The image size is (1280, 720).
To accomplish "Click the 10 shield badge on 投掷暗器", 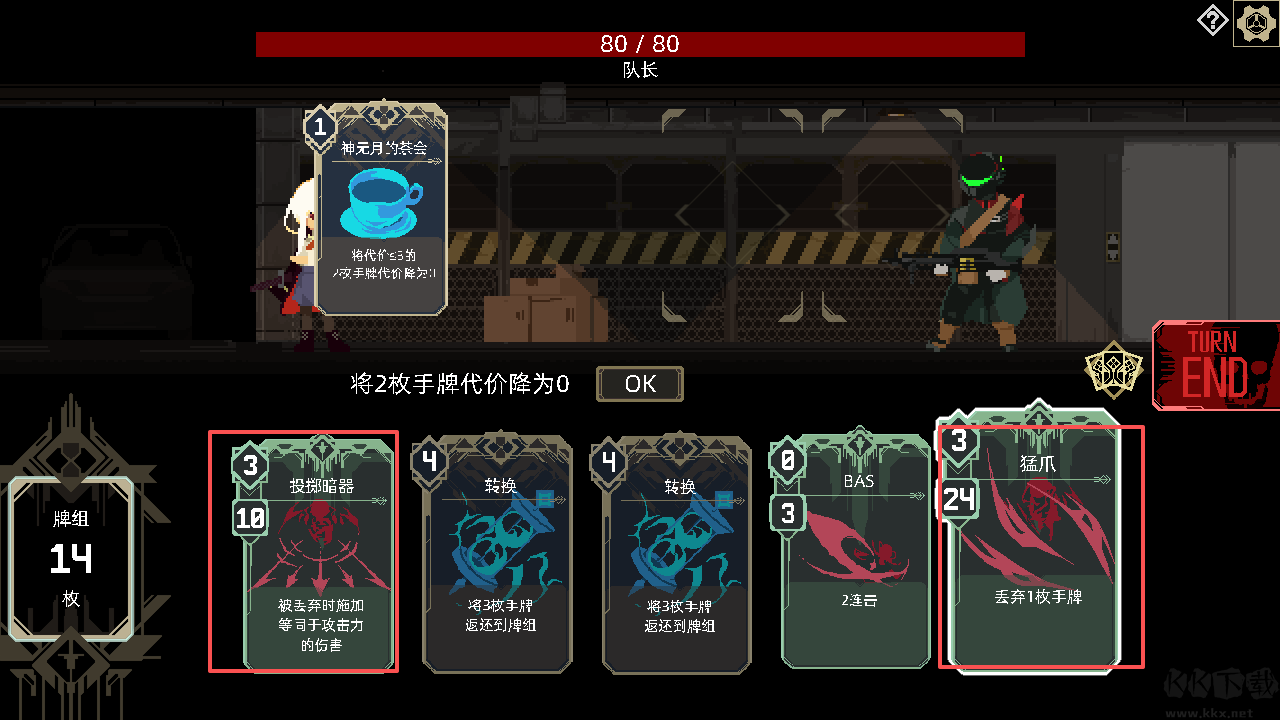I will click(249, 519).
